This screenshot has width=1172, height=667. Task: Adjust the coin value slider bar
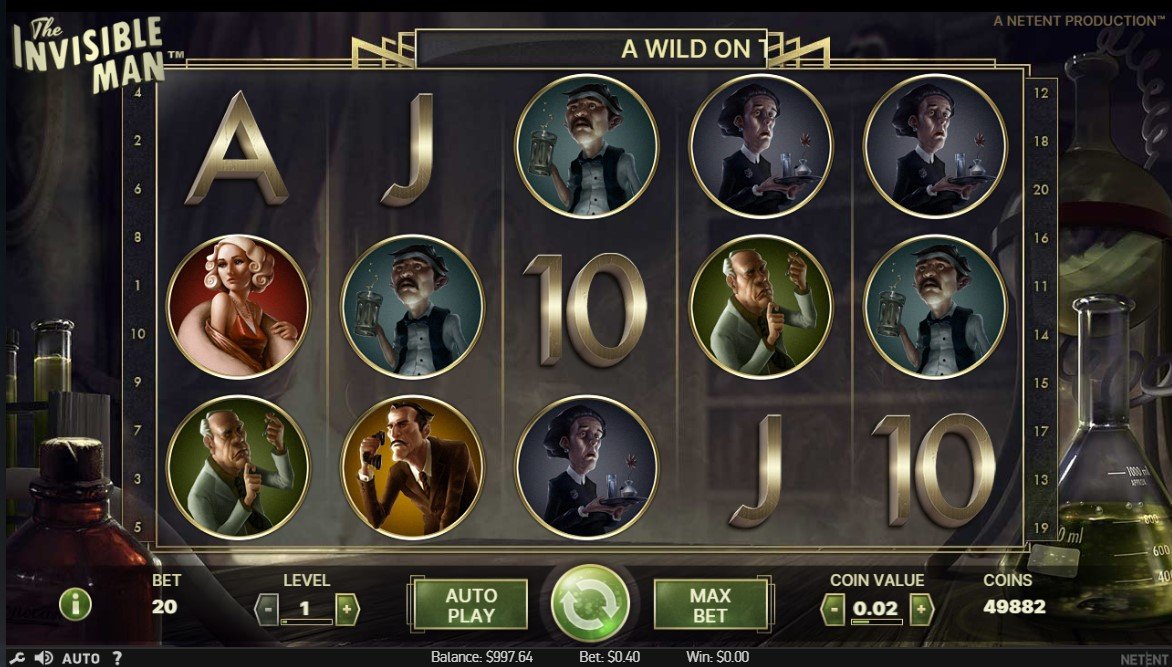coord(876,622)
